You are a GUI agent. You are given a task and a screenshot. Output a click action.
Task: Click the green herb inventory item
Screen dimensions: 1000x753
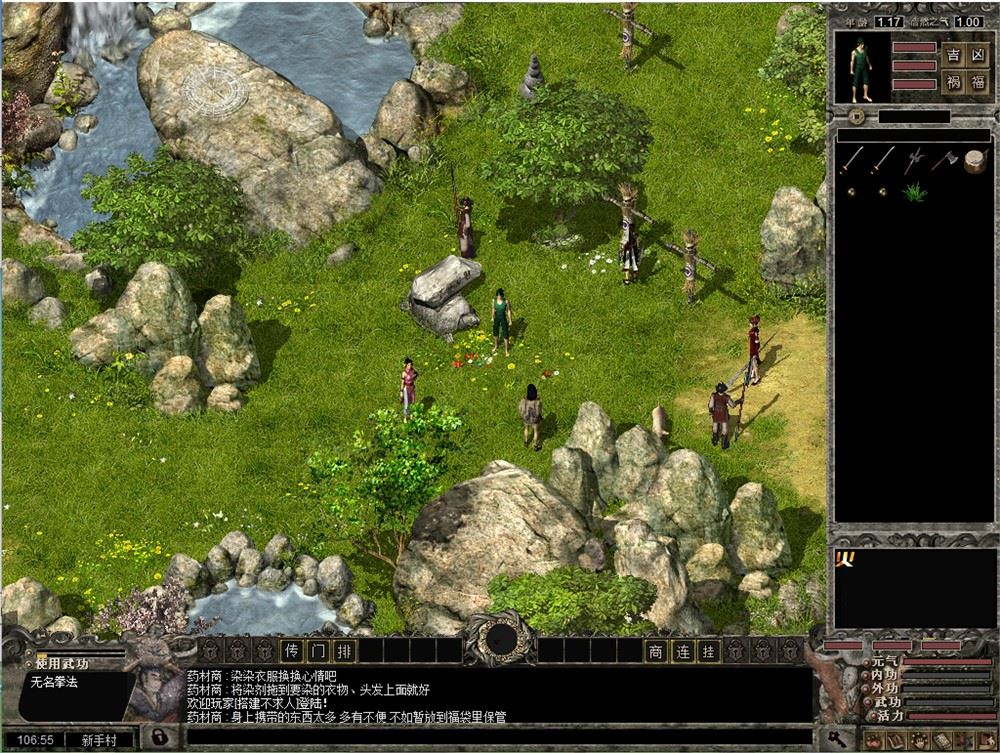coord(914,192)
